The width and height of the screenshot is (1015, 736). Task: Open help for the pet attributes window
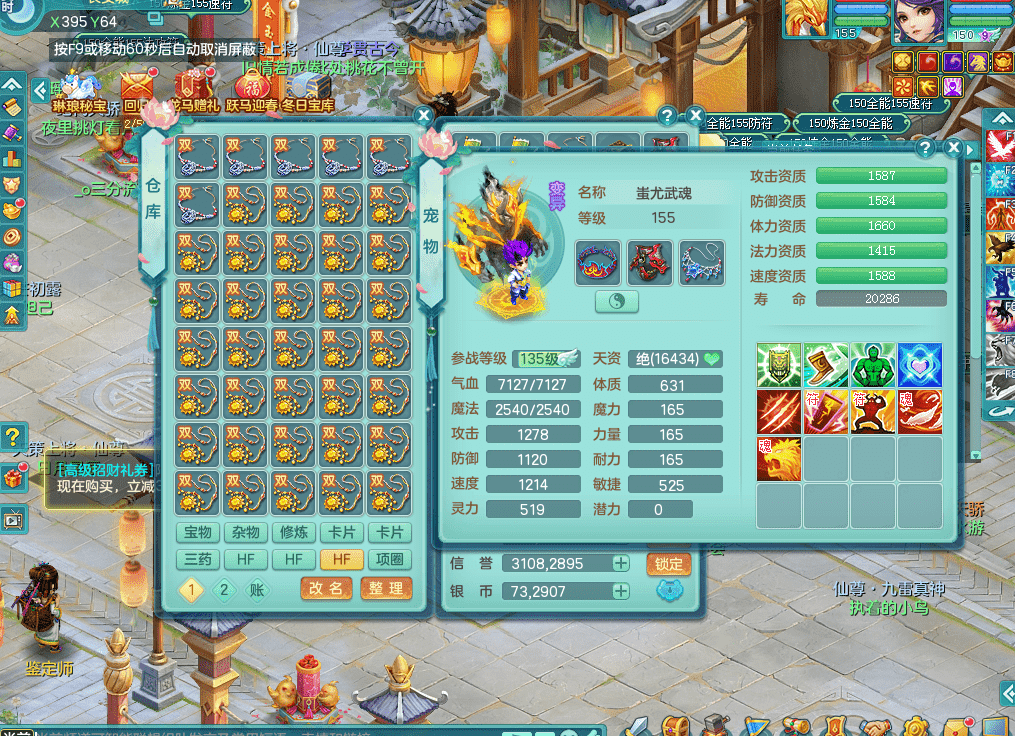coord(926,149)
